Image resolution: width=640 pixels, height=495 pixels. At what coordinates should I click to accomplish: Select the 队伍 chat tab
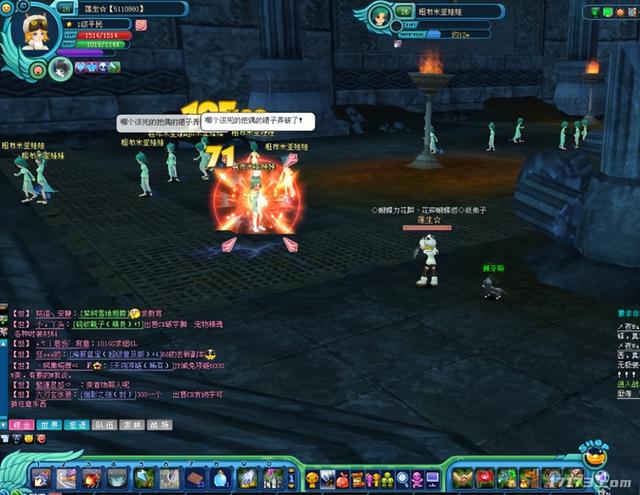point(105,425)
